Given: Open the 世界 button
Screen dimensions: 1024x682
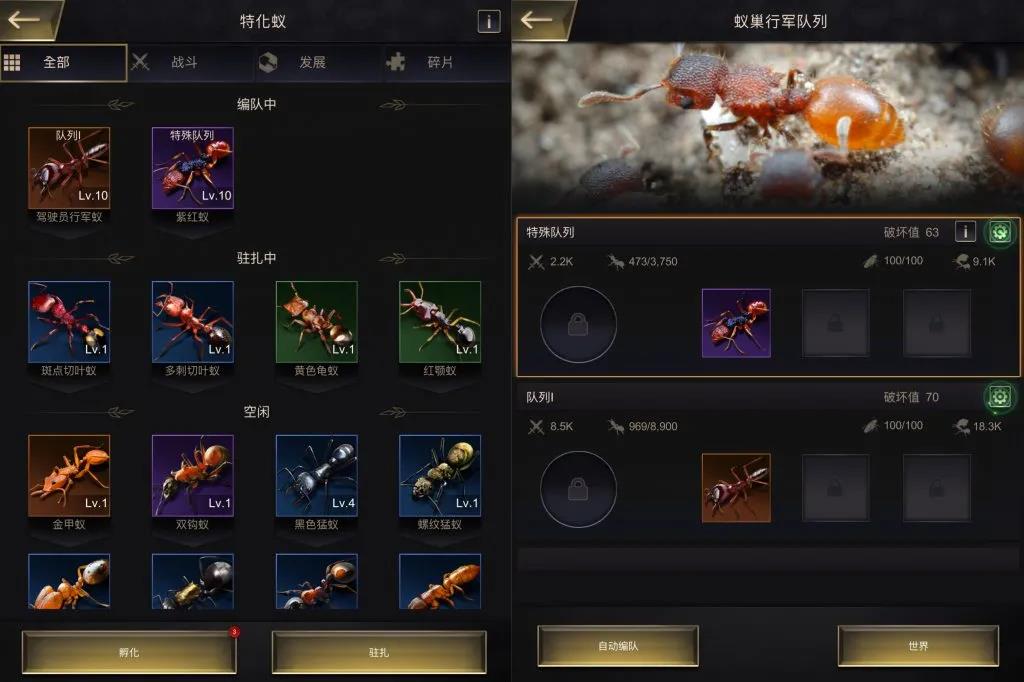Looking at the screenshot, I should tap(918, 646).
